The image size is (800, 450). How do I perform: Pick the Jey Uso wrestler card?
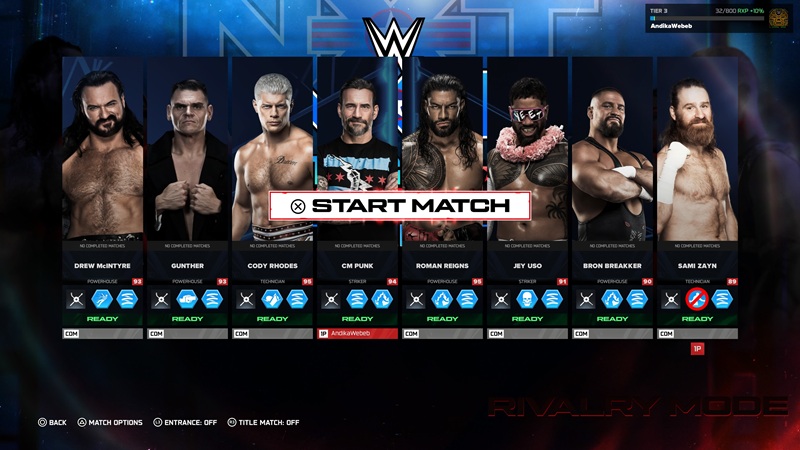coord(528,150)
